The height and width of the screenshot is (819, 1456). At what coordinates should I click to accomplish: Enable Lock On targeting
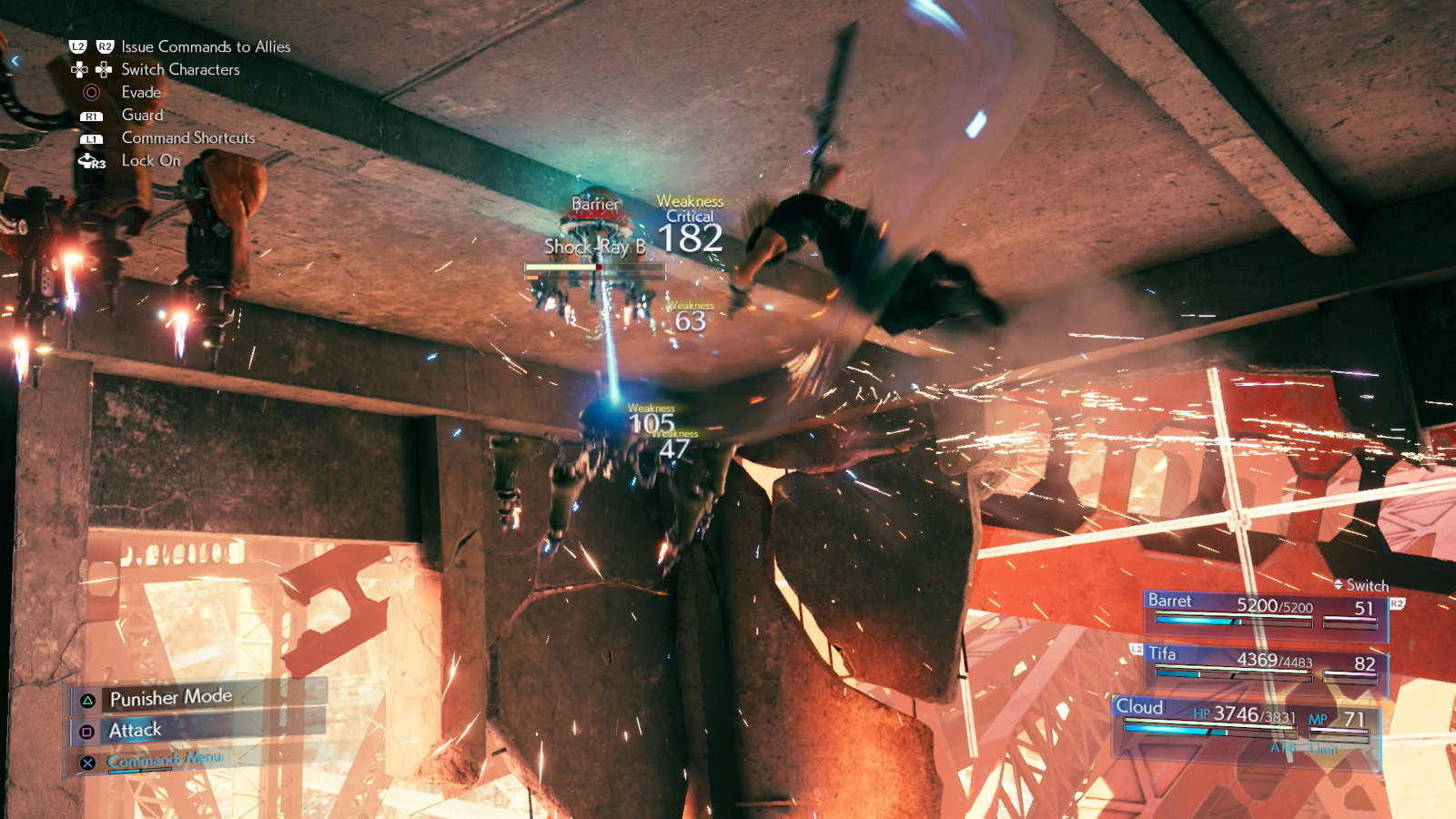click(x=152, y=161)
